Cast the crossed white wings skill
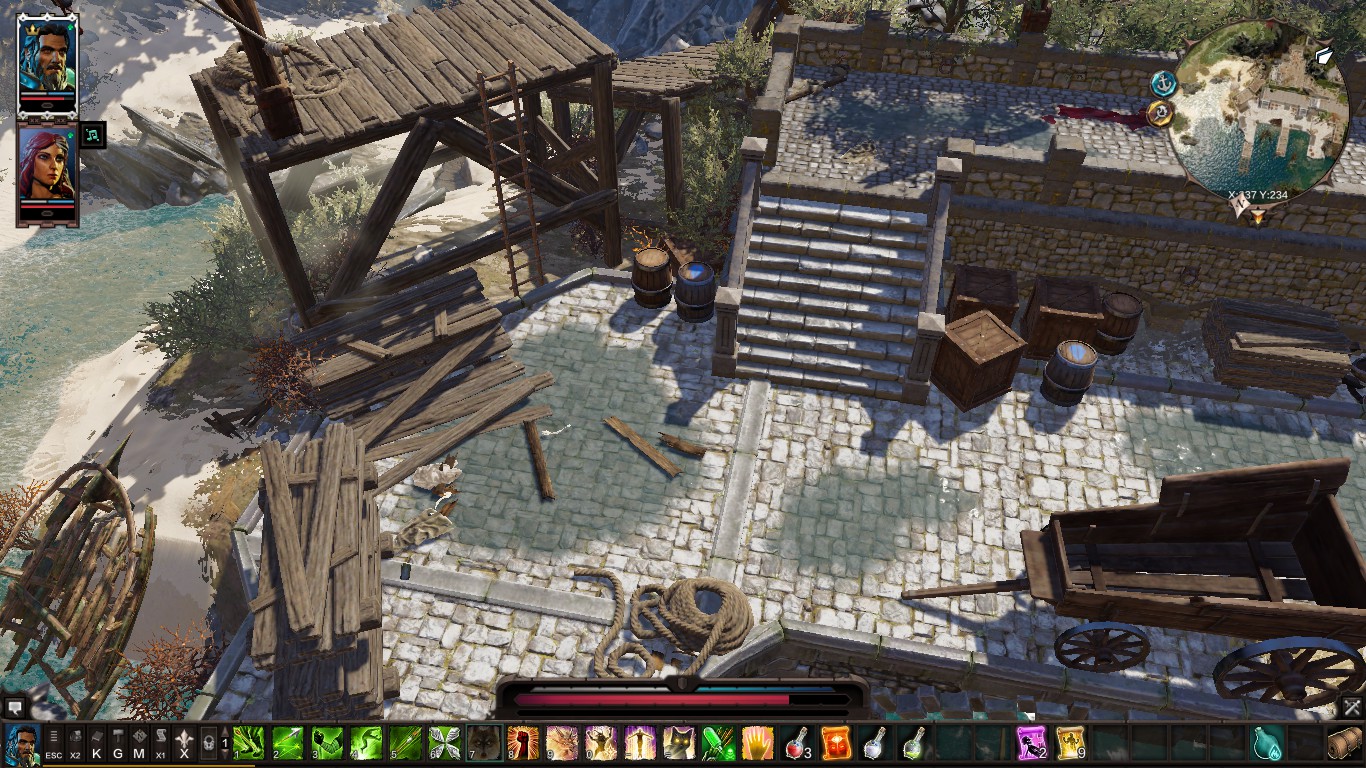The image size is (1366, 768). [444, 744]
